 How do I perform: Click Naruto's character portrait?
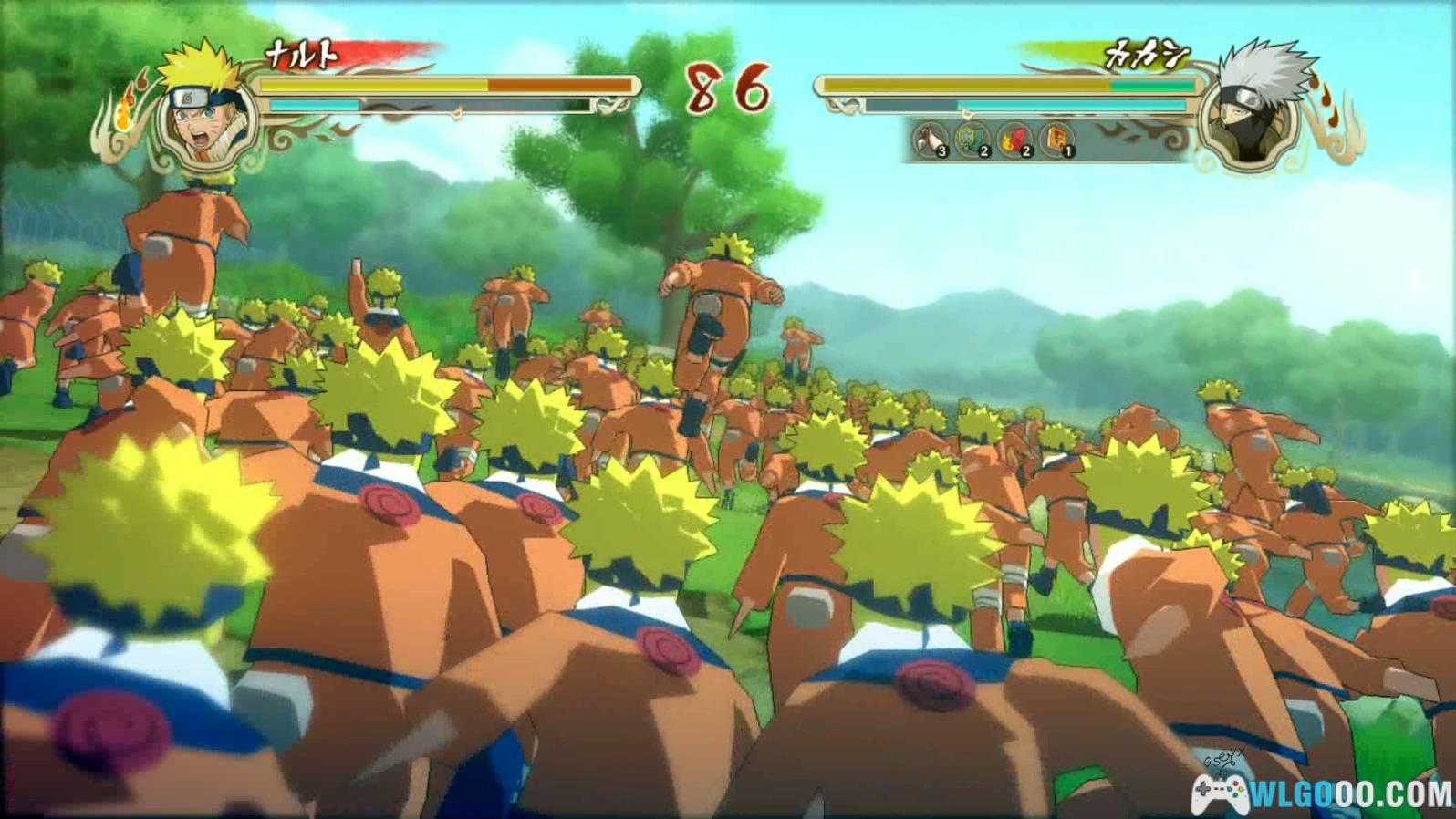click(202, 113)
